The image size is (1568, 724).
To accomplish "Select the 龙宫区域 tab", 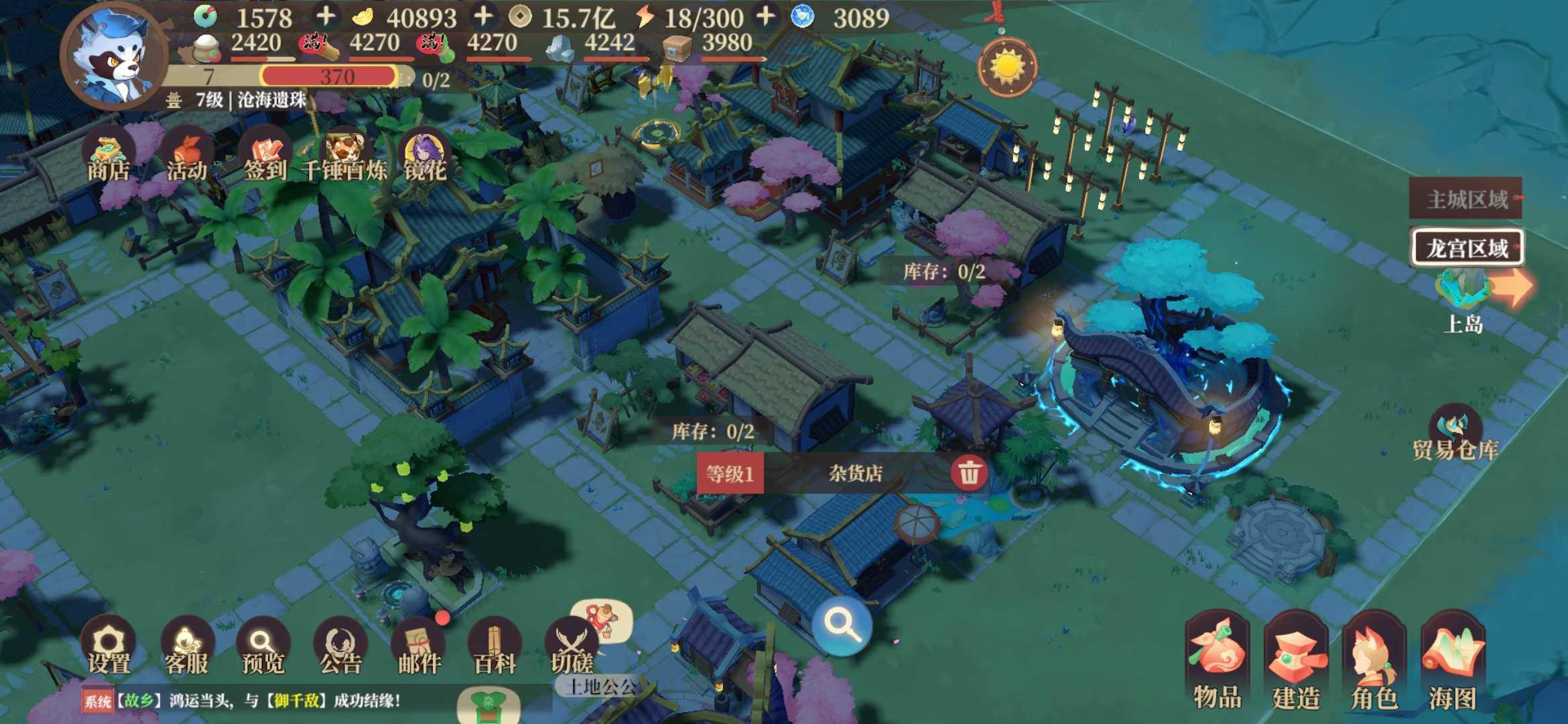I will tap(1466, 248).
